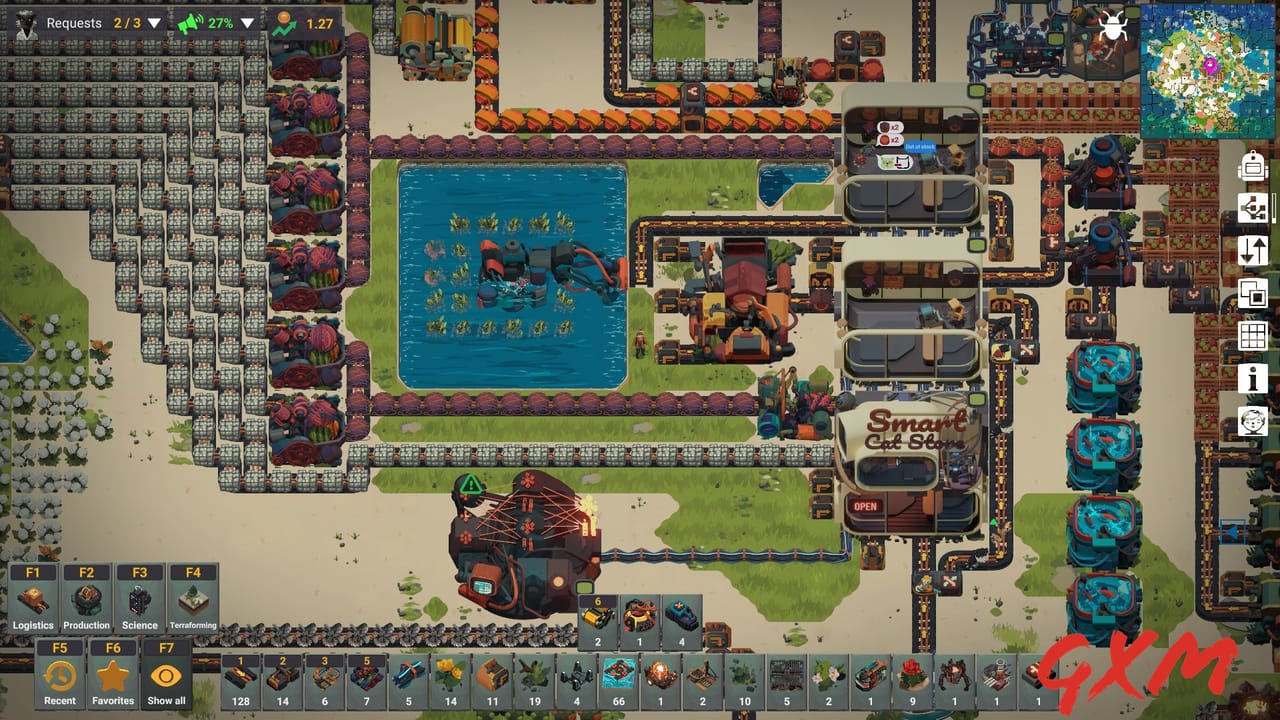Click the up-down arrows sorting icon

pos(1252,252)
